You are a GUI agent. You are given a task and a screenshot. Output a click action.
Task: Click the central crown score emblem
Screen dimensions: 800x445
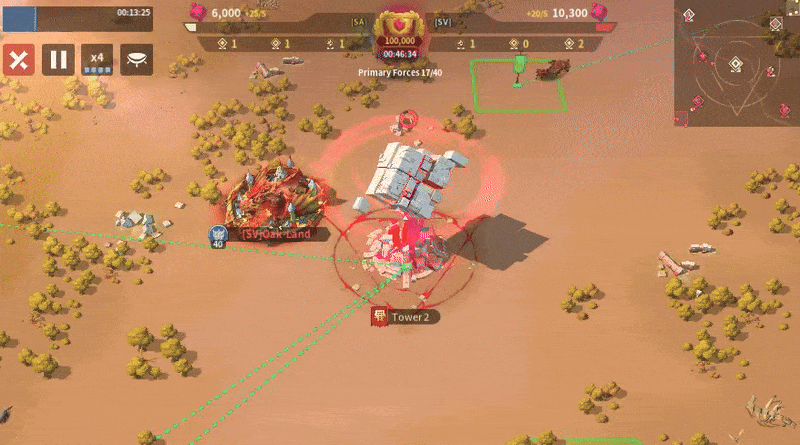tap(399, 28)
